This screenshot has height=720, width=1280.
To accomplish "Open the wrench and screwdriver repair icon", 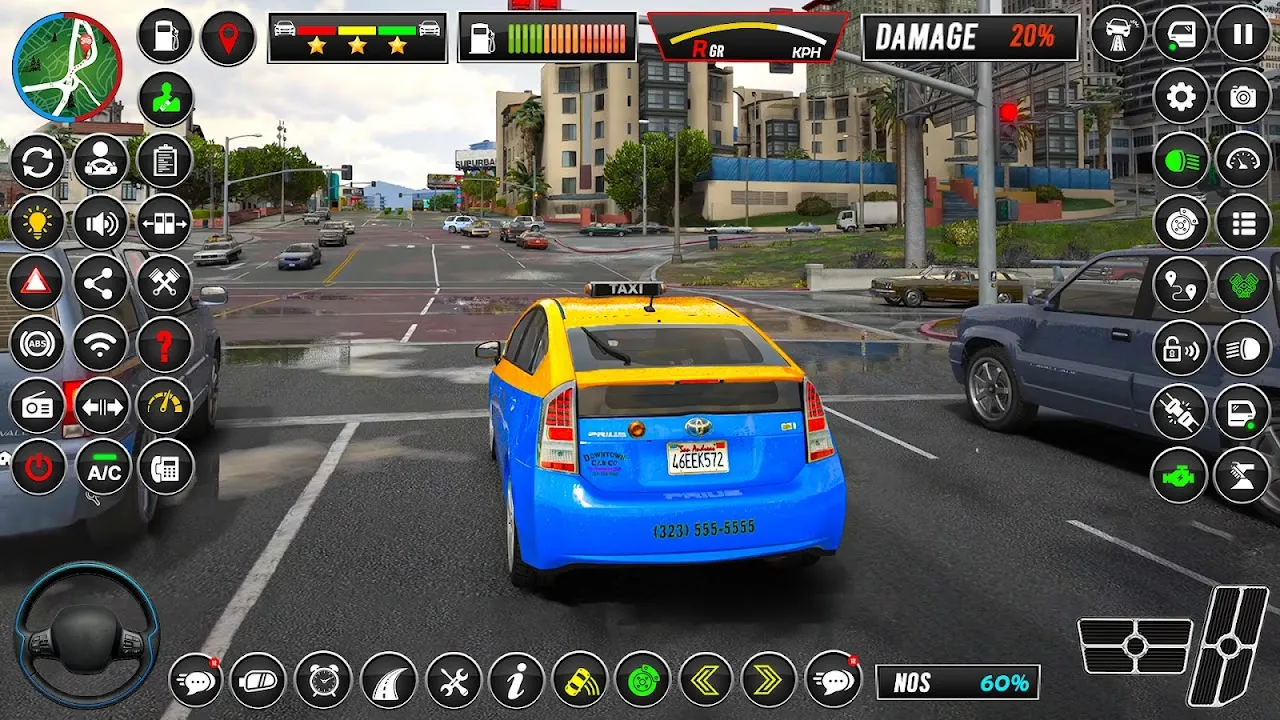I will coord(454,681).
